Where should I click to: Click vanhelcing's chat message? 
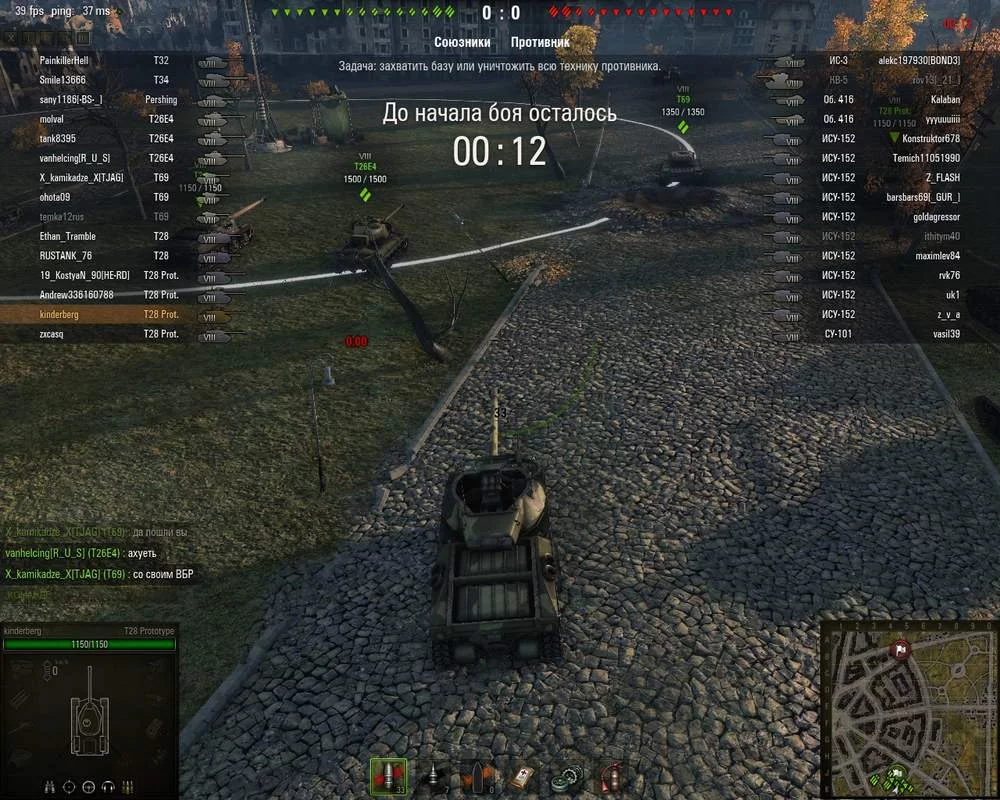[82, 553]
